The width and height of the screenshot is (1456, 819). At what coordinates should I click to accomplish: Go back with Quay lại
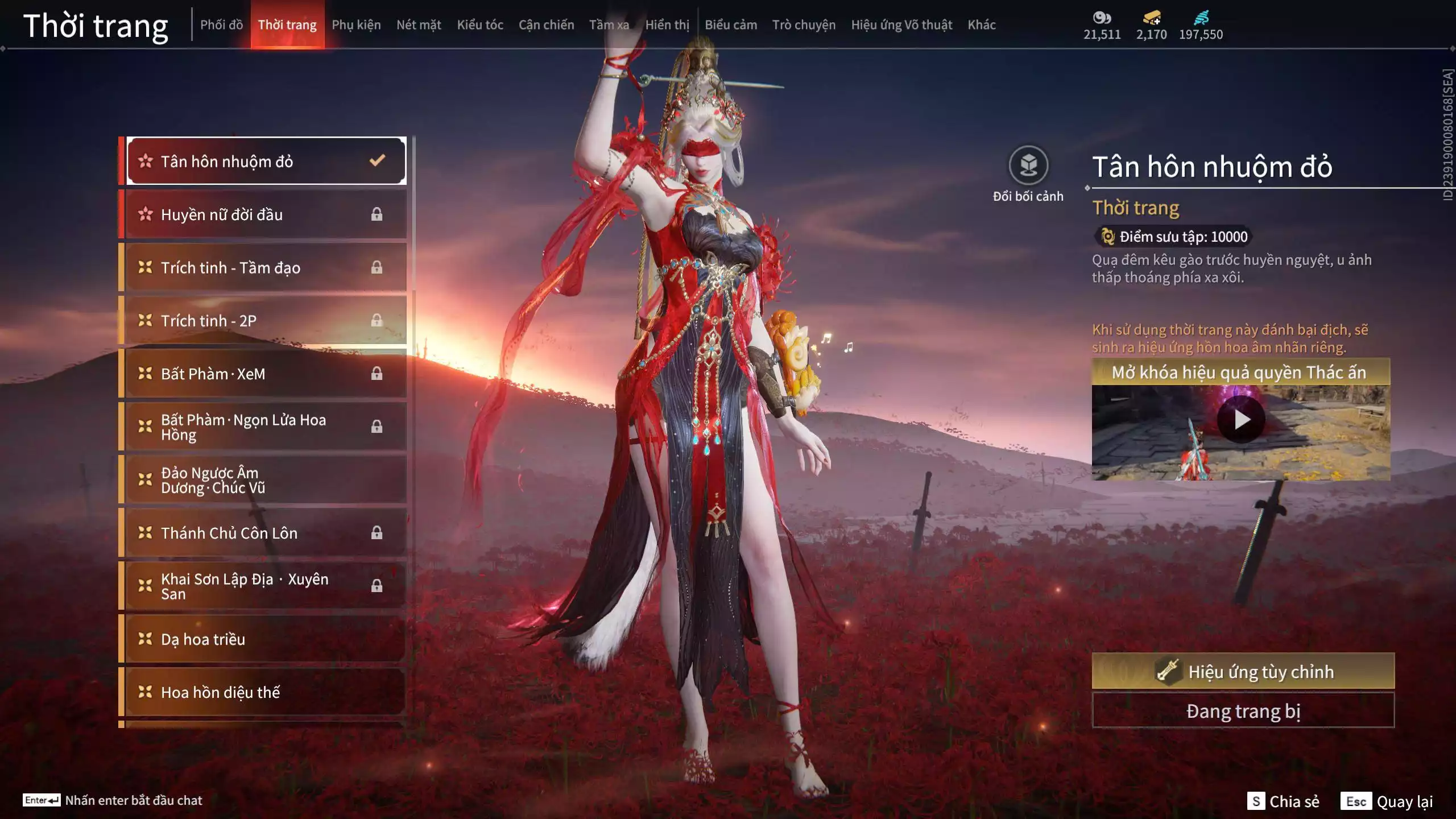(x=1387, y=801)
